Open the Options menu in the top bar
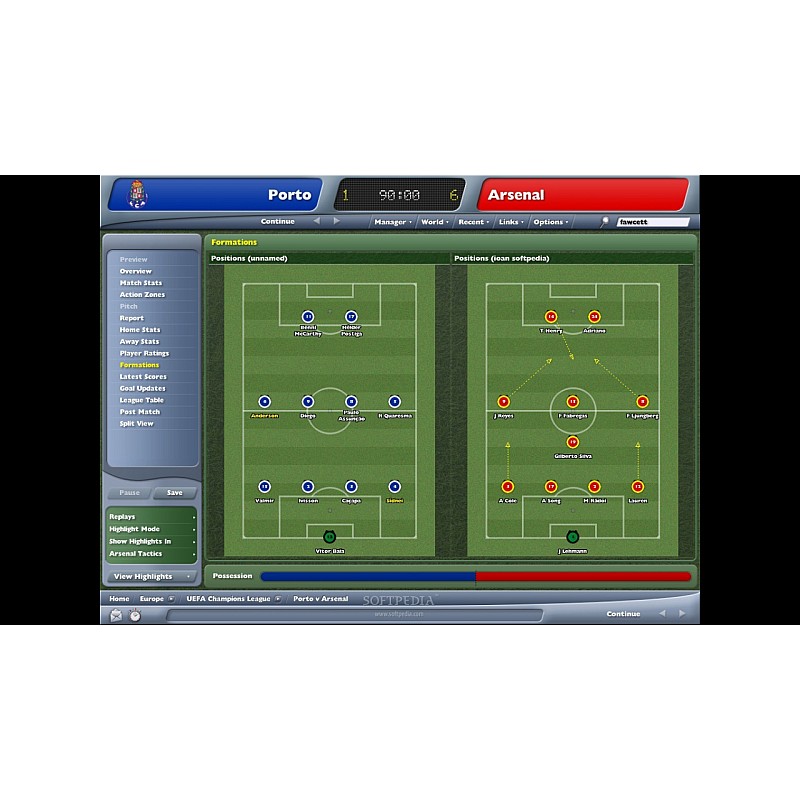The image size is (800, 800). pyautogui.click(x=550, y=222)
